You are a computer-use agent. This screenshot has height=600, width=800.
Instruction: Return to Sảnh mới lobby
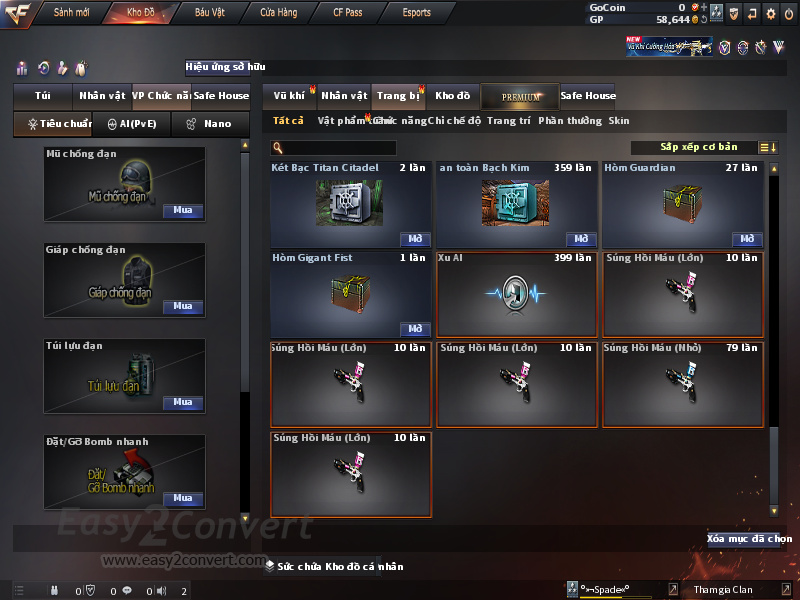click(72, 13)
